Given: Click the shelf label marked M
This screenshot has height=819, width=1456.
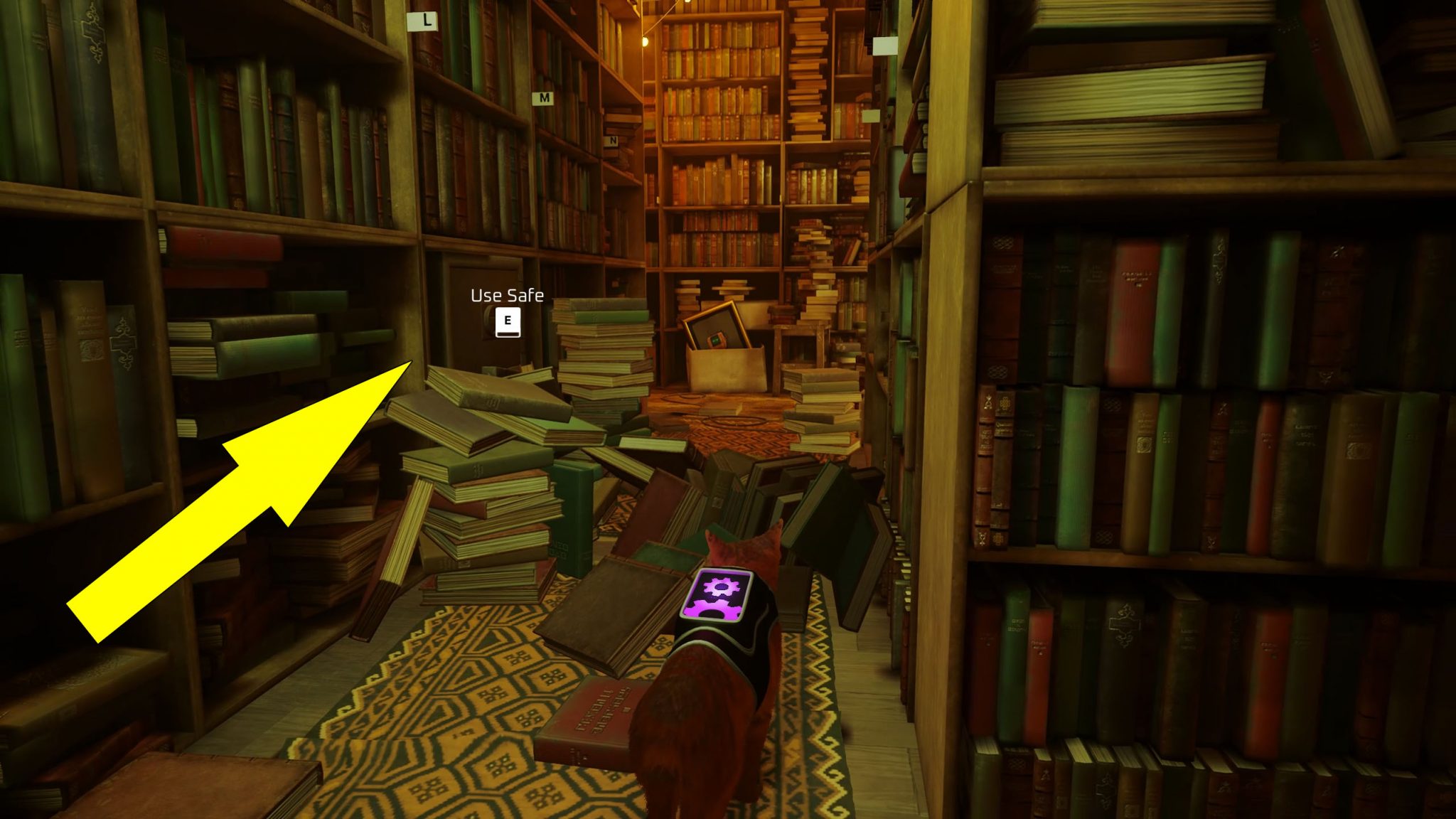Looking at the screenshot, I should (543, 98).
